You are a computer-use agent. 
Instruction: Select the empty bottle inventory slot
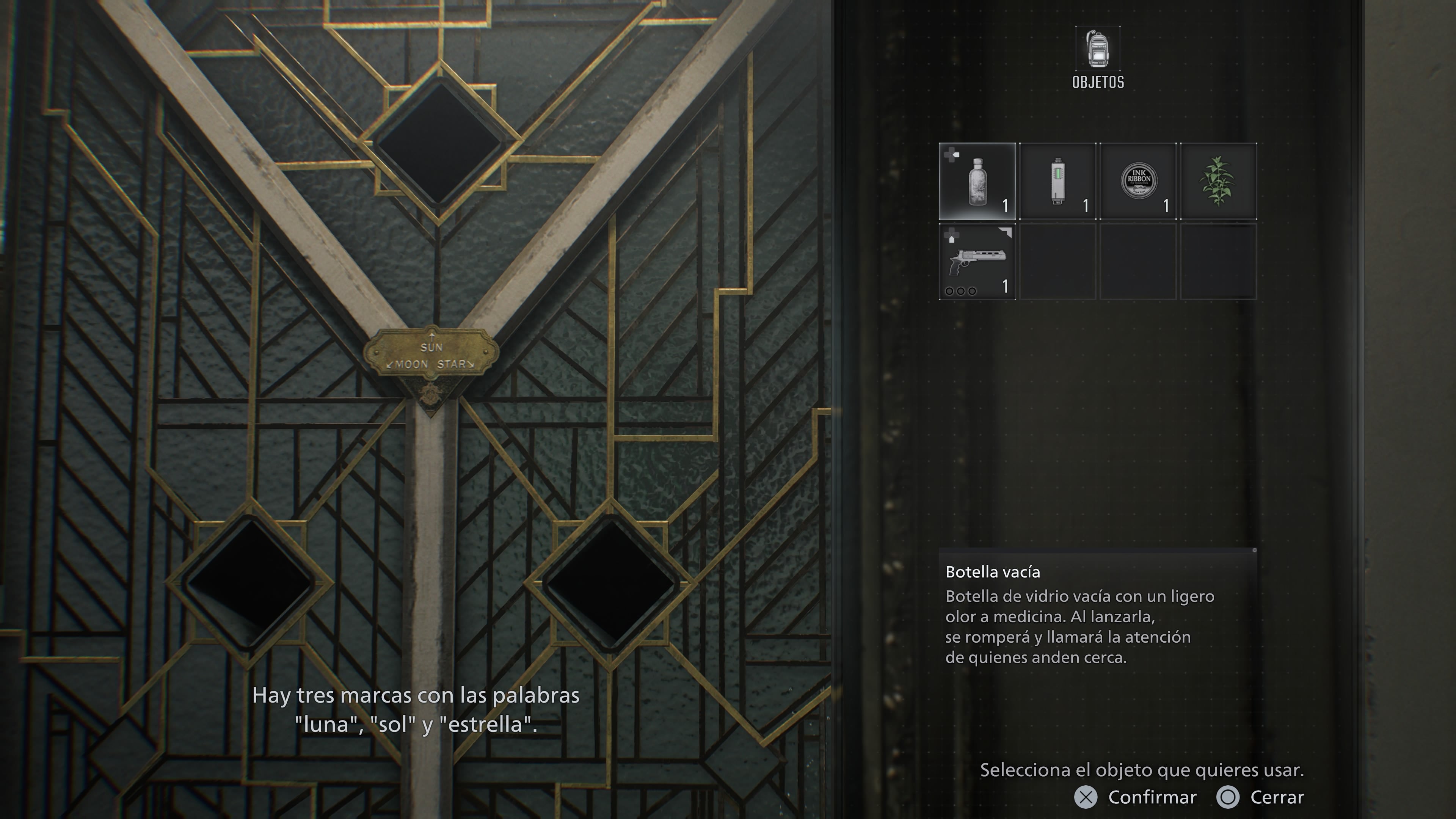(977, 182)
